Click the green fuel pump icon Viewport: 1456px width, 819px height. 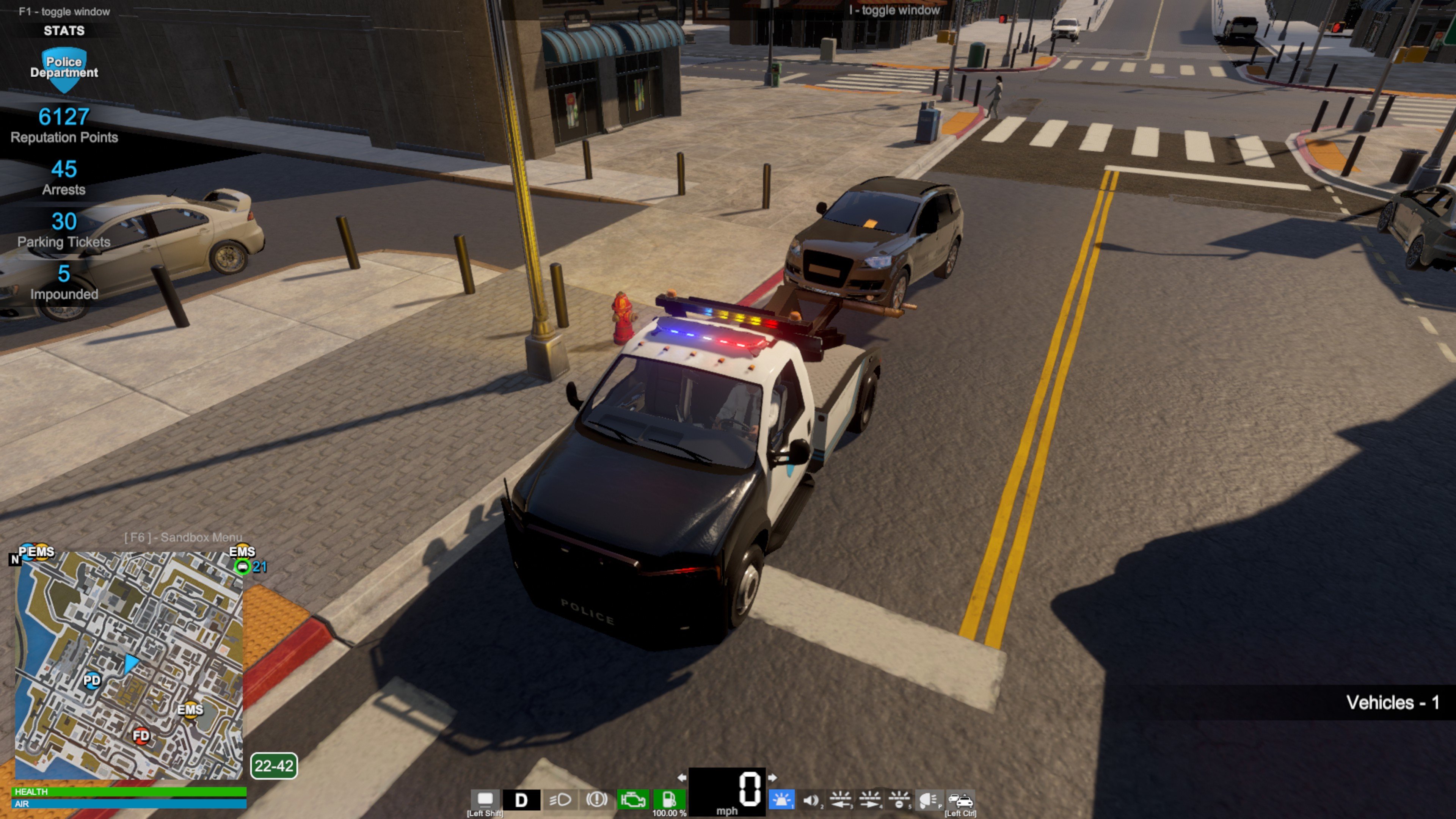tap(668, 800)
